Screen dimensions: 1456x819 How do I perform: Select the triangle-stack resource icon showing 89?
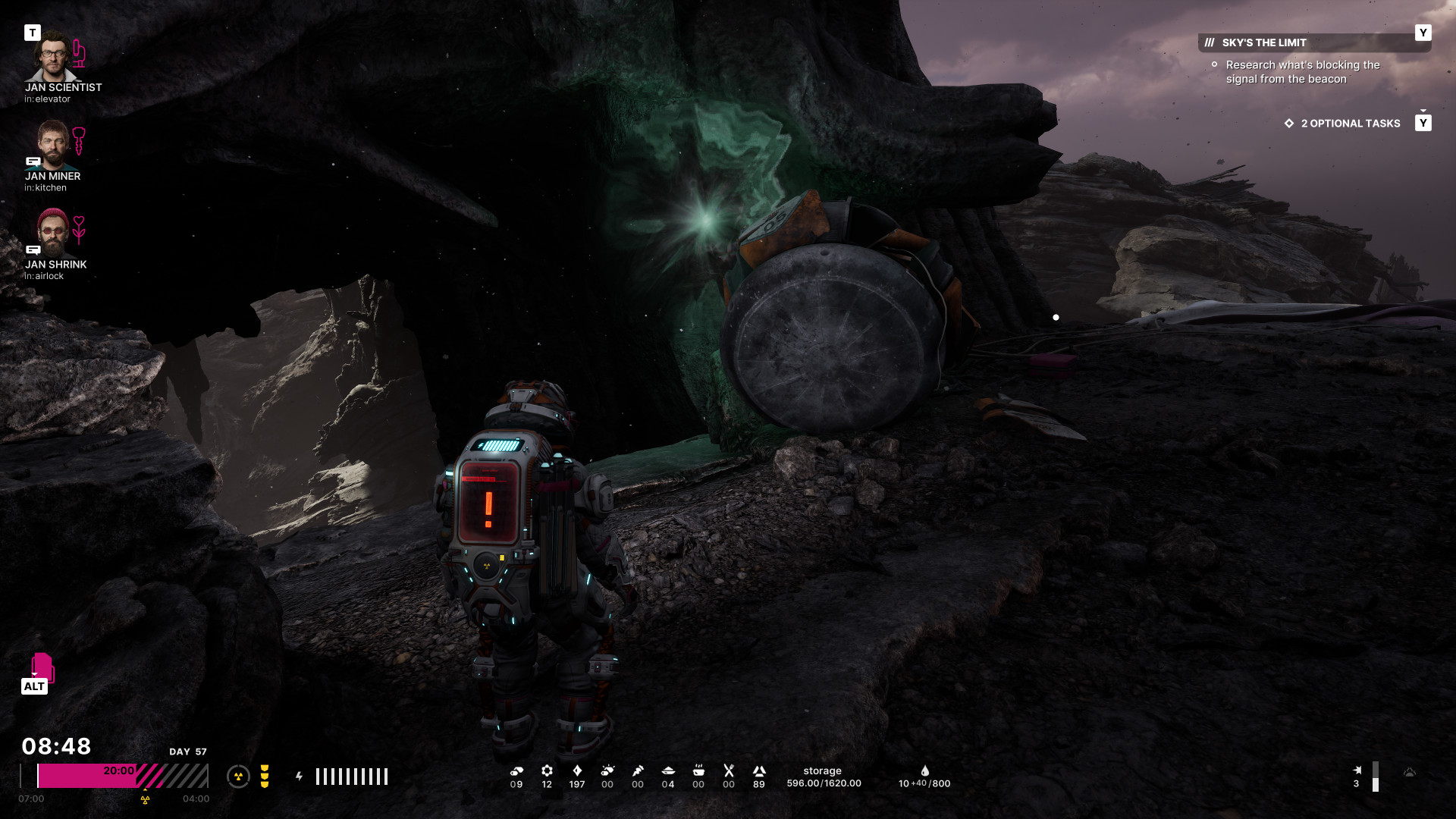pos(759,771)
